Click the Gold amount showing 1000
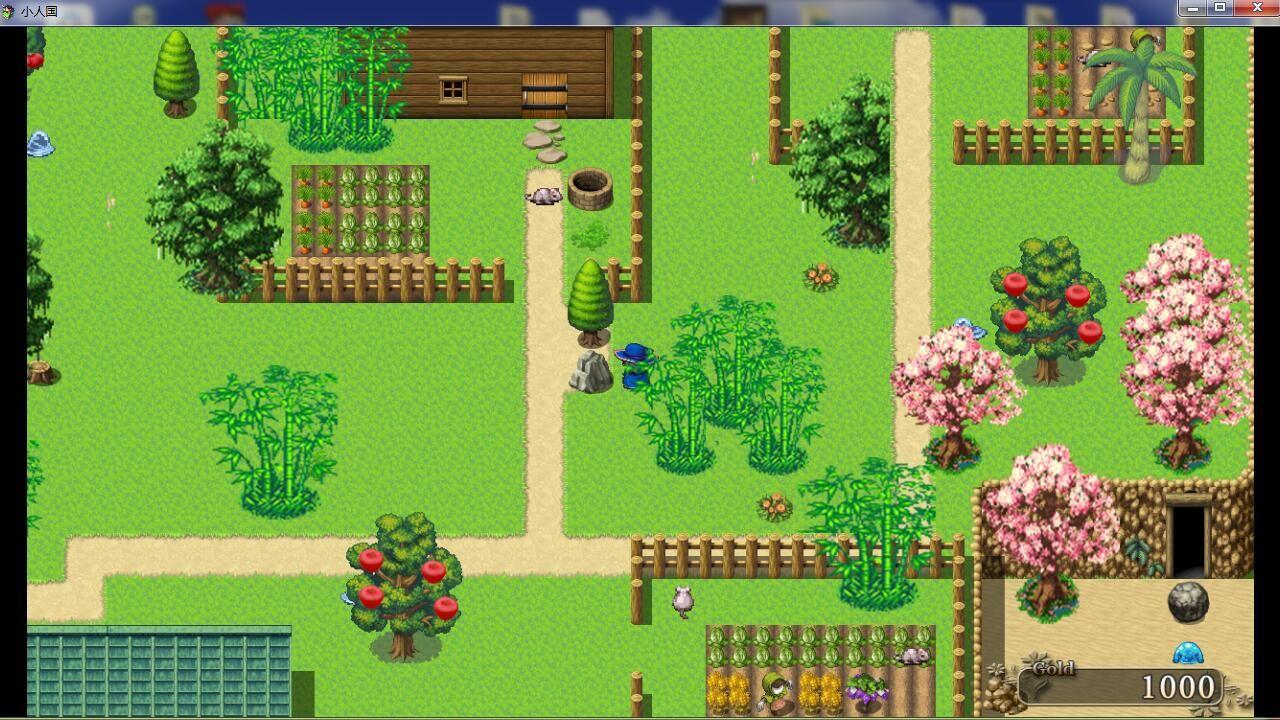The height and width of the screenshot is (720, 1280). click(1180, 687)
